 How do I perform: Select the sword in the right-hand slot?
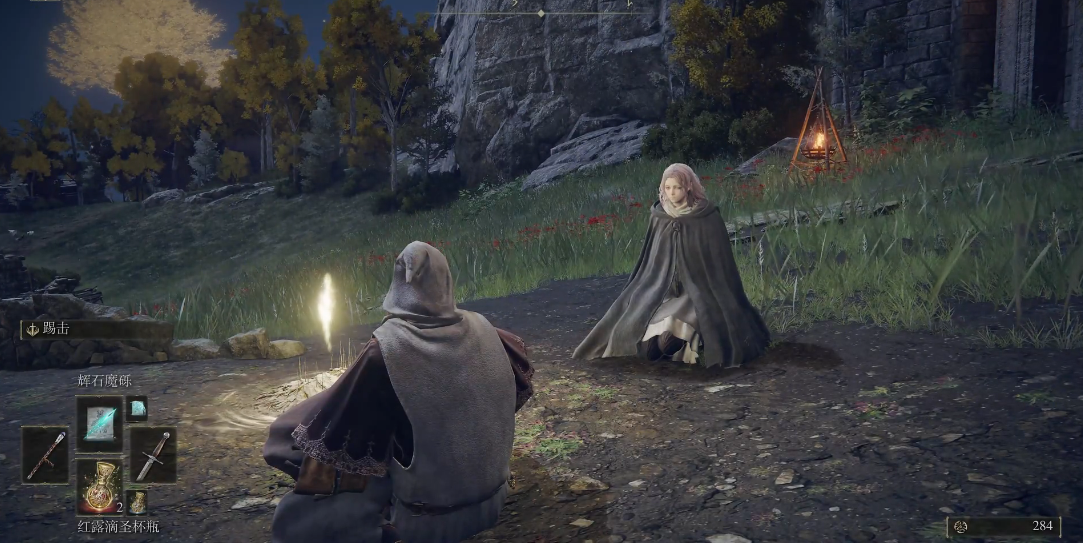tap(153, 455)
